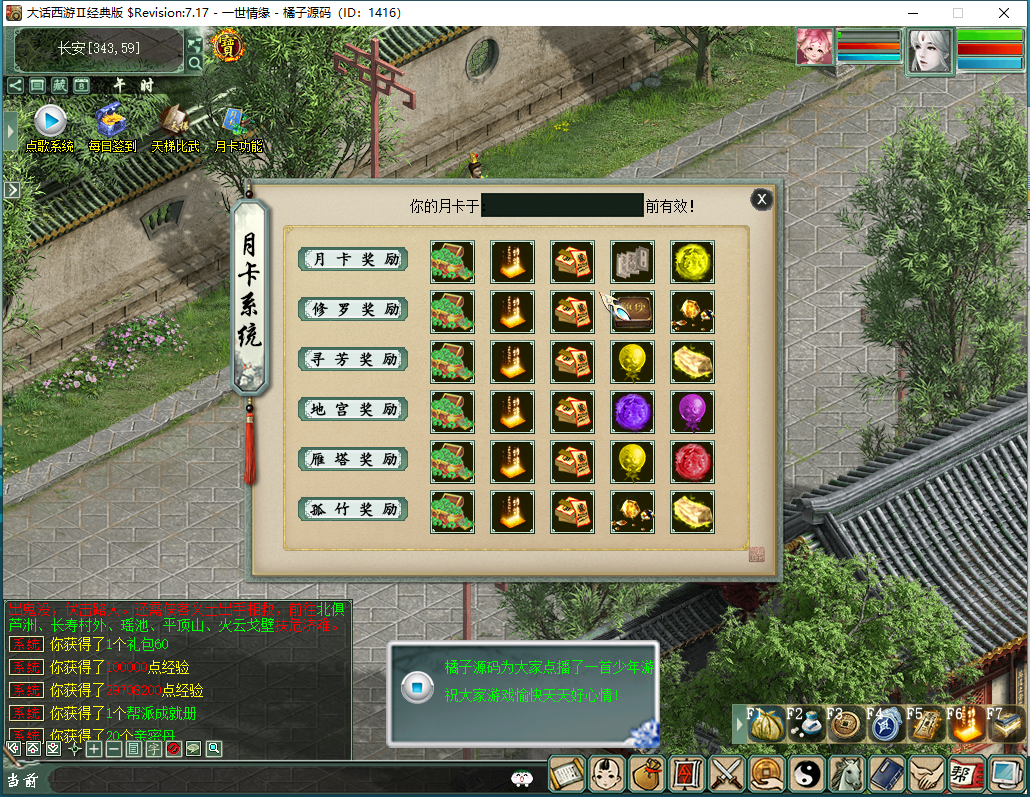The width and height of the screenshot is (1030, 797).
Task: Claim the 寻芳奖励 reward row
Action: click(354, 359)
